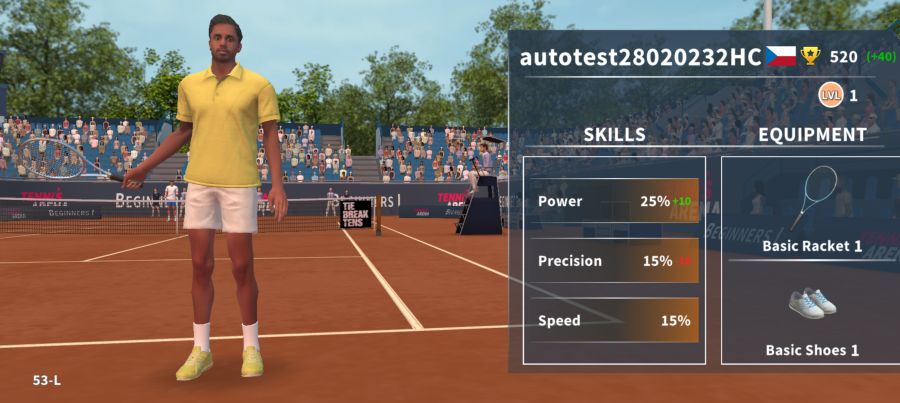Click the Czech flag icon
Image resolution: width=900 pixels, height=403 pixels.
(x=781, y=56)
